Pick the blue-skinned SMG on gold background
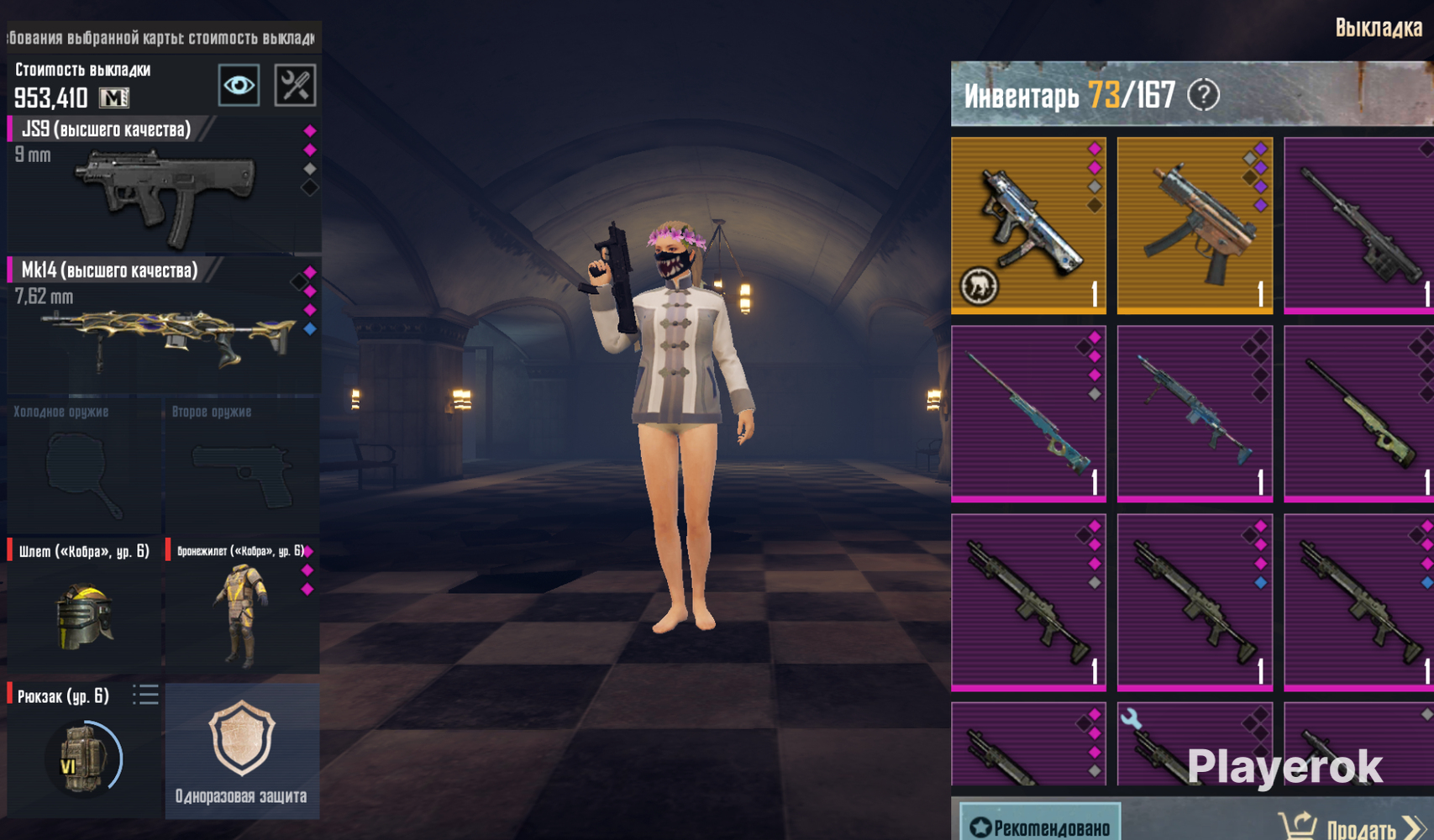Viewport: 1434px width, 840px height. tap(1027, 225)
